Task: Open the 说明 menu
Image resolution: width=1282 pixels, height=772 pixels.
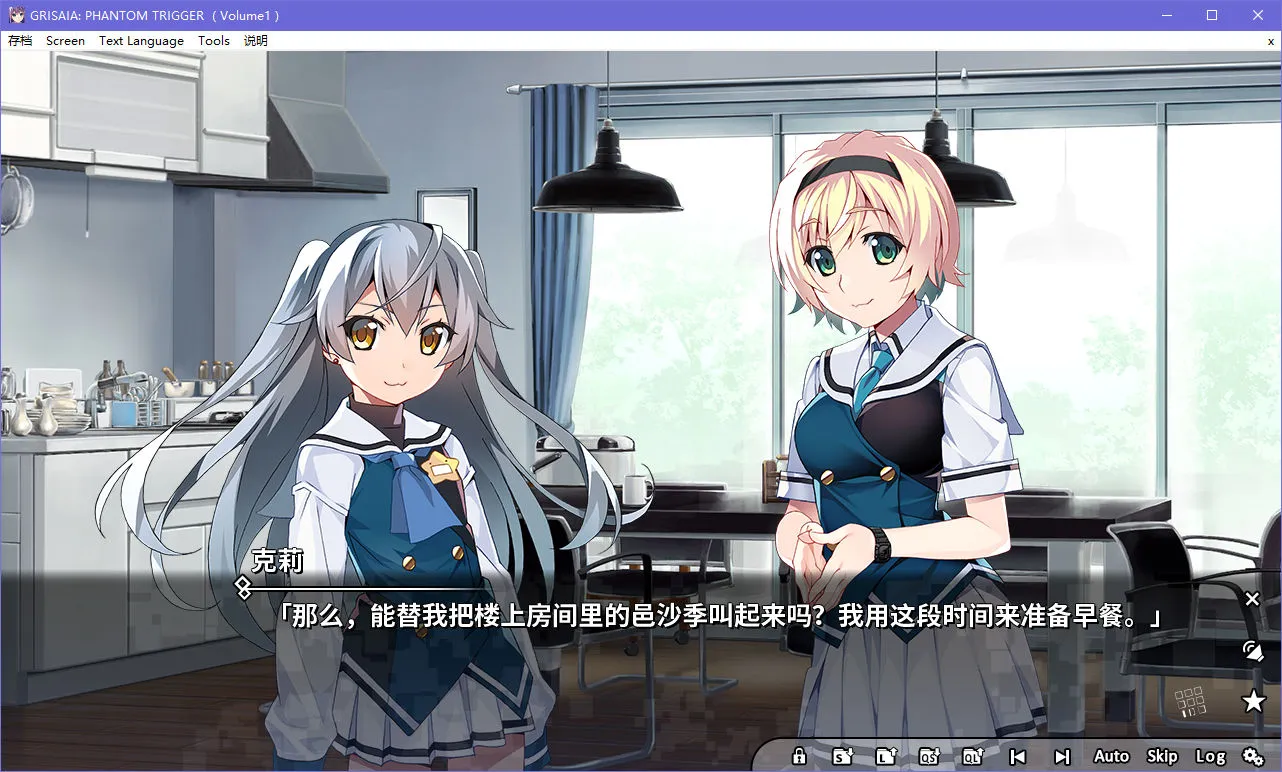Action: tap(255, 40)
